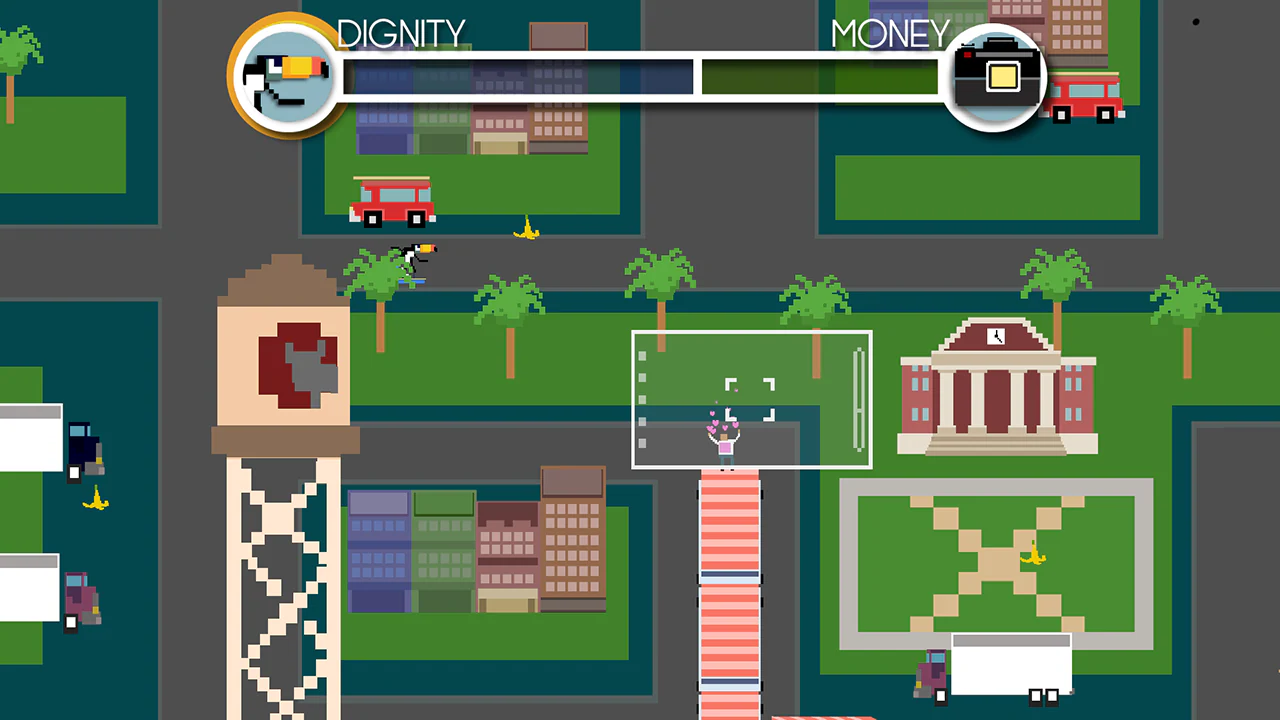Image resolution: width=1280 pixels, height=720 pixels.
Task: Click the hearts above the celebrity fan
Action: click(x=720, y=425)
